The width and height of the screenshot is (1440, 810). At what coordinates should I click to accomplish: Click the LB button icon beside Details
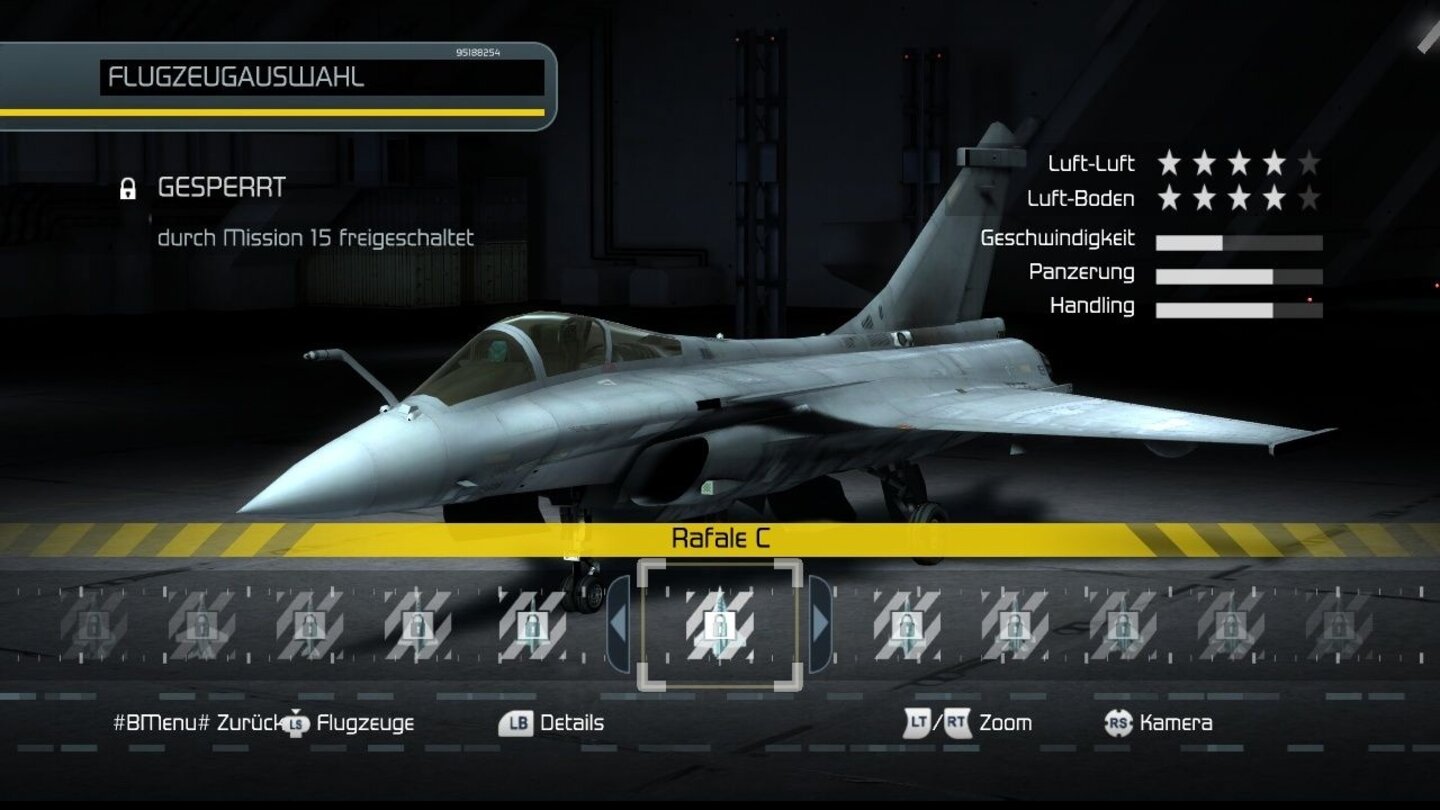click(517, 723)
